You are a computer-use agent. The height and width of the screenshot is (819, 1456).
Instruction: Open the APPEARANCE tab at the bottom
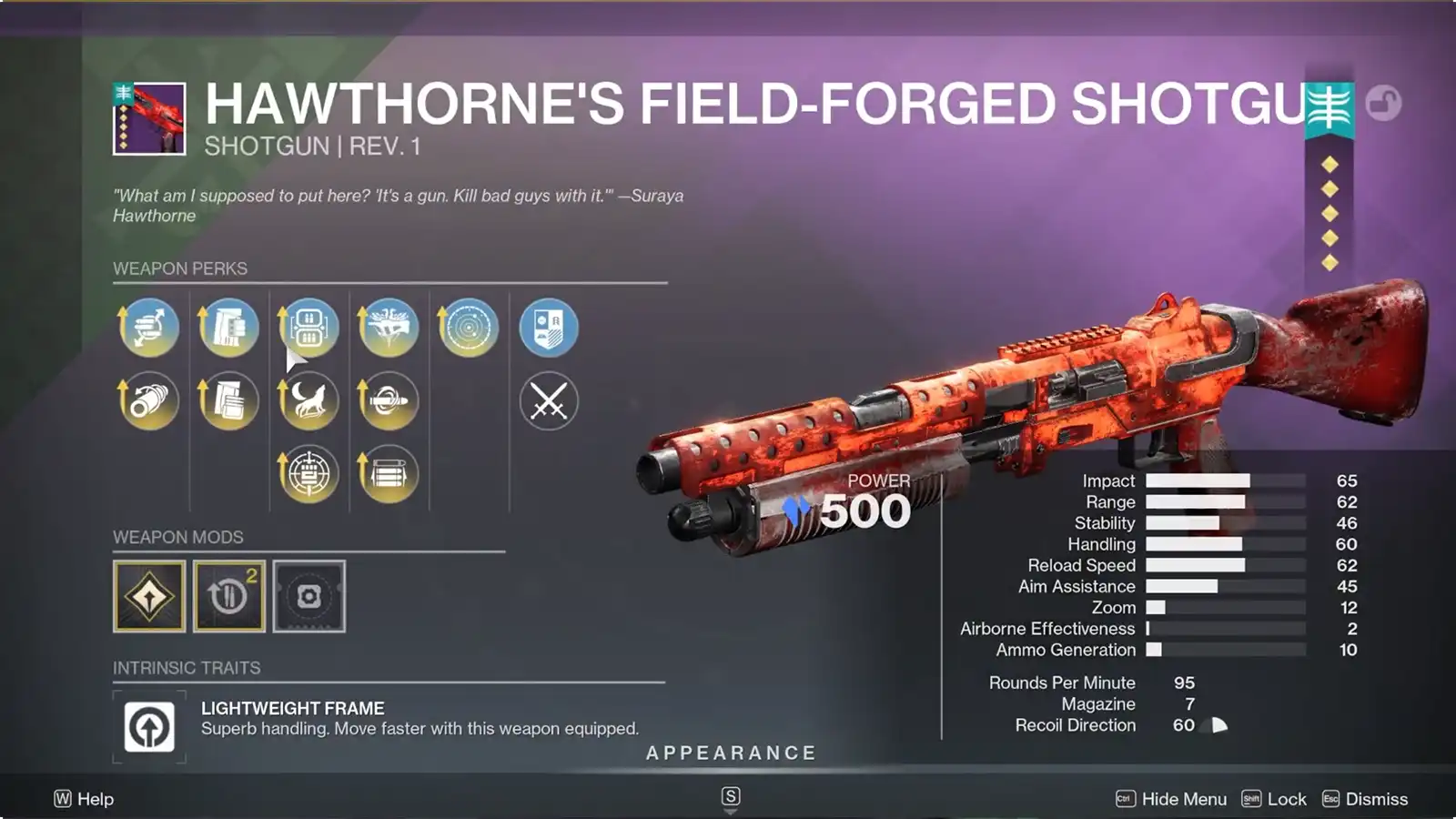pyautogui.click(x=730, y=753)
